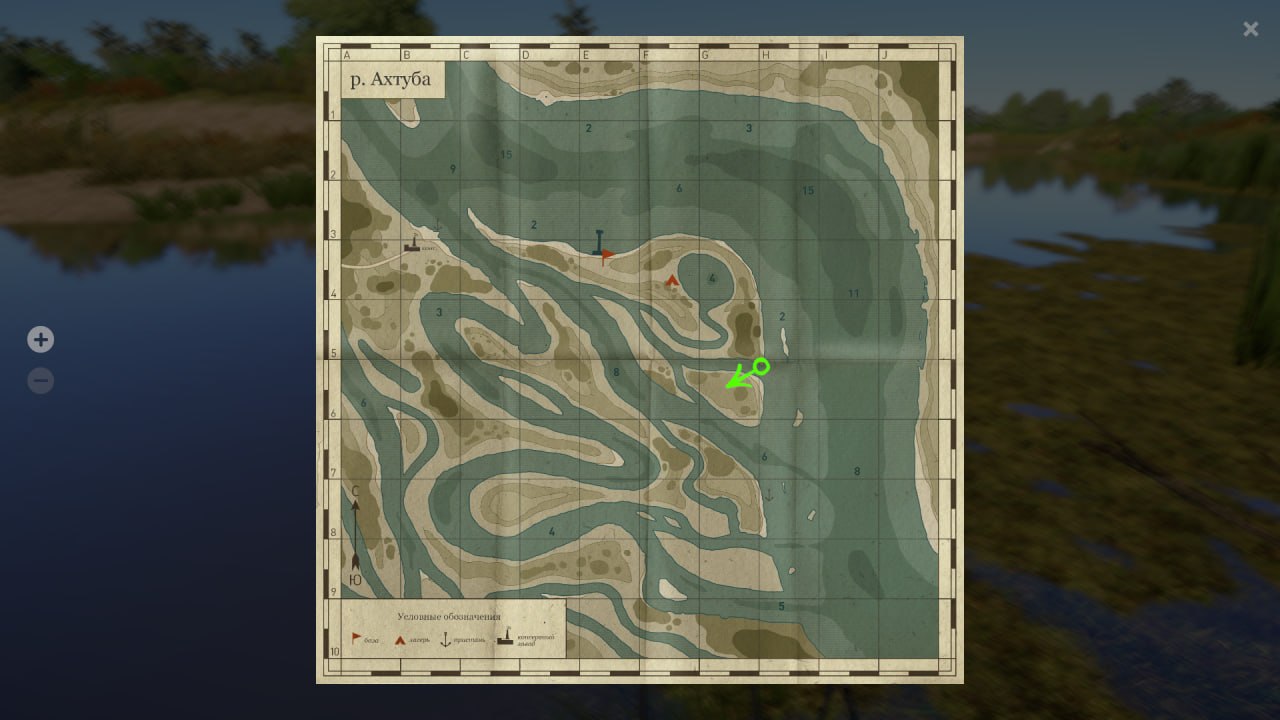Select the camp tent symbol in legend
This screenshot has height=720, width=1280.
coord(400,639)
